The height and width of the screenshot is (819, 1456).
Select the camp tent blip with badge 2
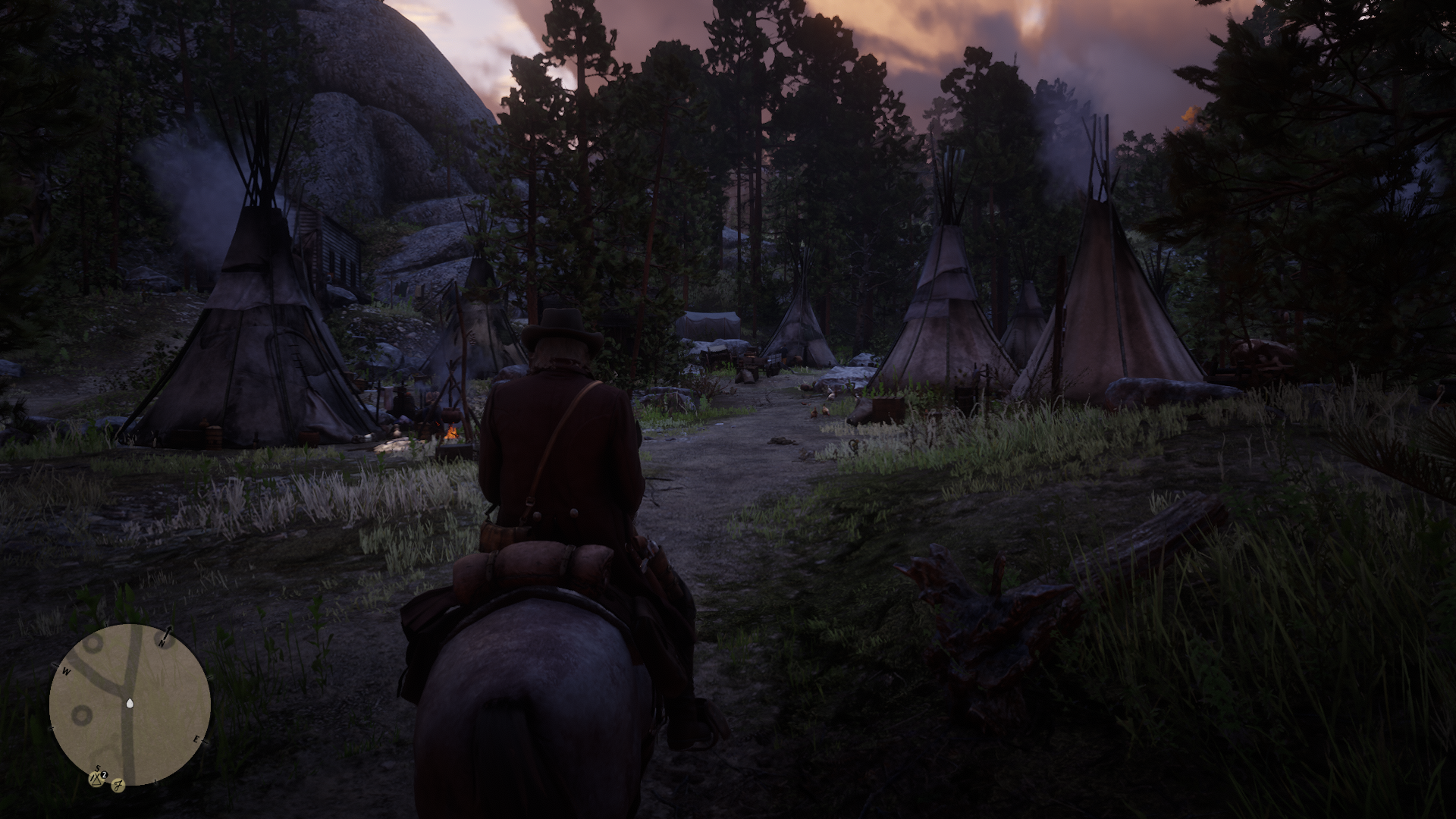[97, 777]
